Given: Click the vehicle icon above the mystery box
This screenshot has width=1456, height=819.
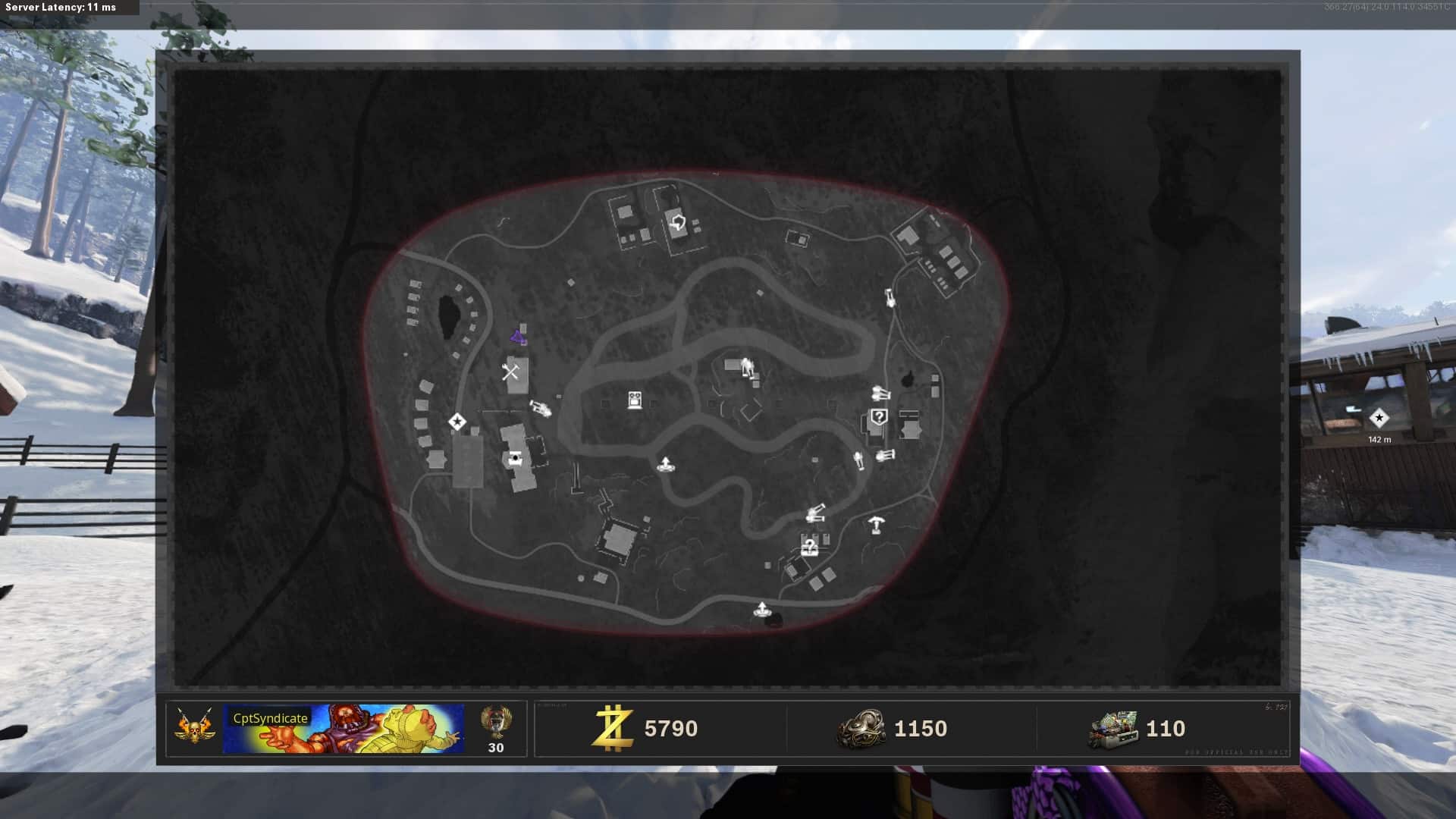Looking at the screenshot, I should pyautogui.click(x=815, y=515).
